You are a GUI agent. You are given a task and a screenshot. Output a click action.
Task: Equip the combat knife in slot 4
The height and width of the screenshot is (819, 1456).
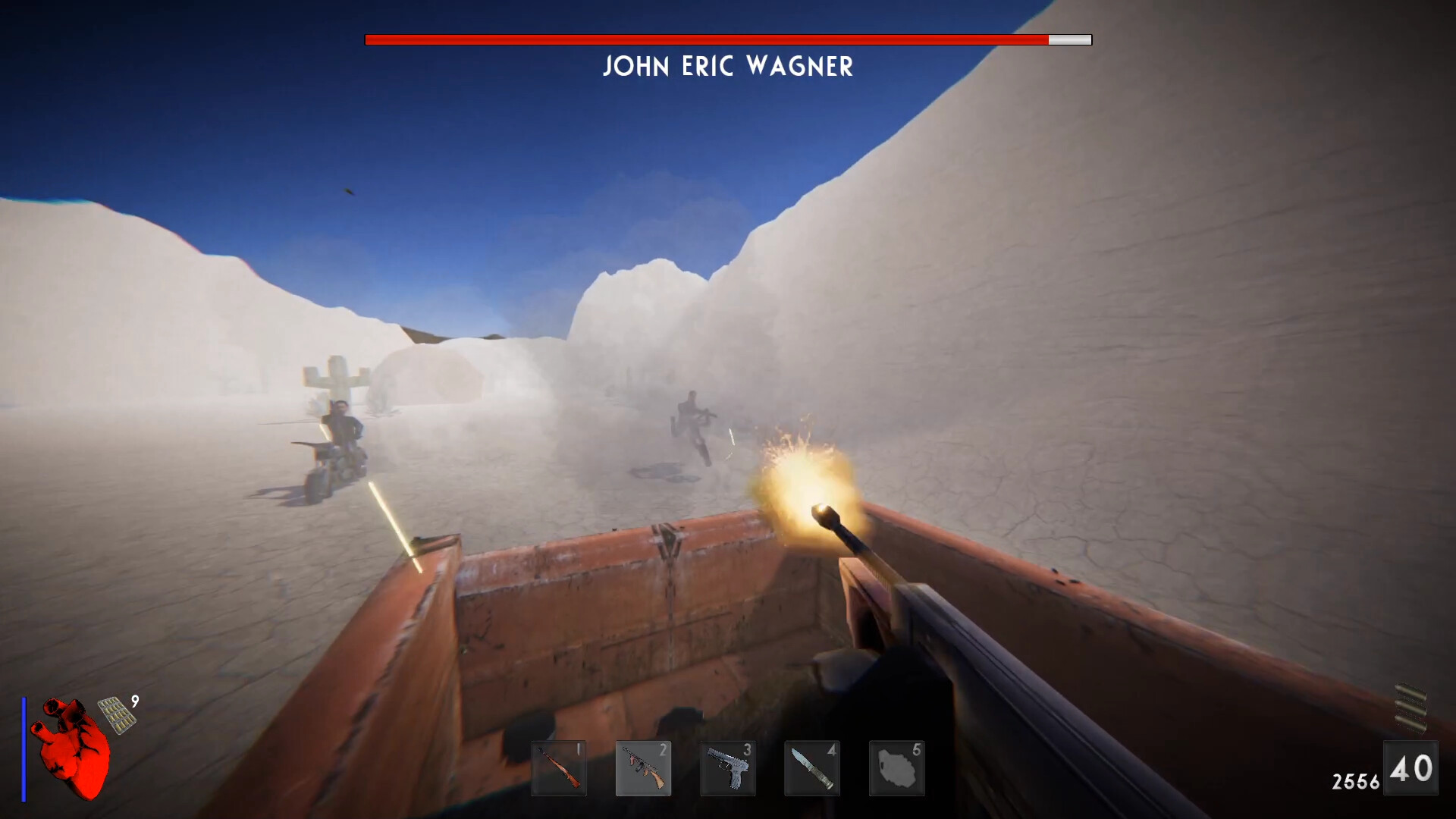click(x=812, y=768)
